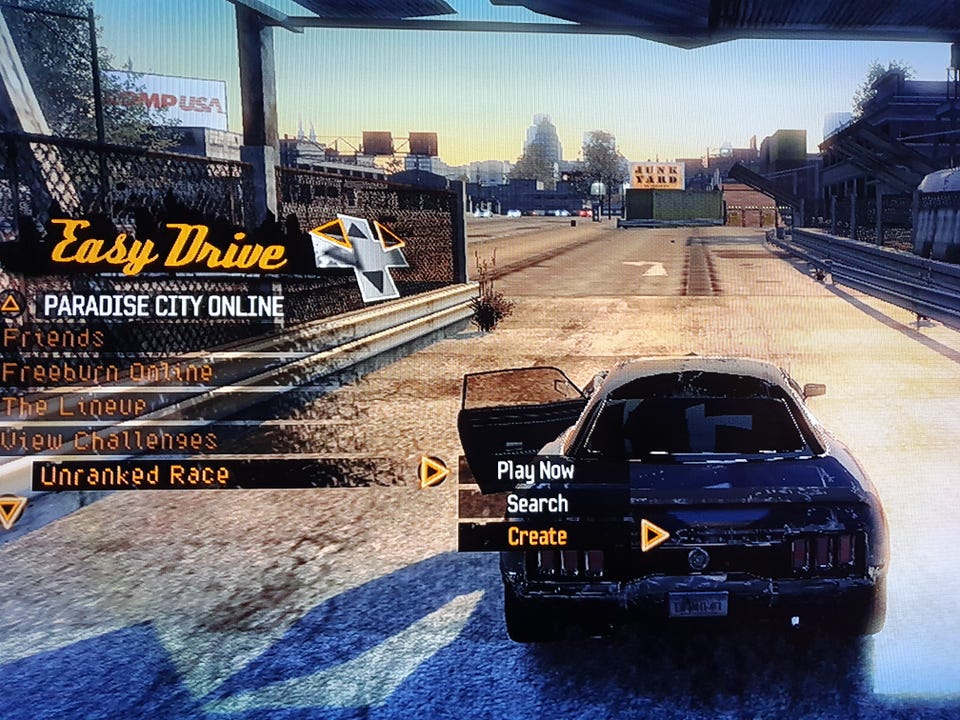
Task: Click Play Now in the submenu
Action: pyautogui.click(x=535, y=470)
